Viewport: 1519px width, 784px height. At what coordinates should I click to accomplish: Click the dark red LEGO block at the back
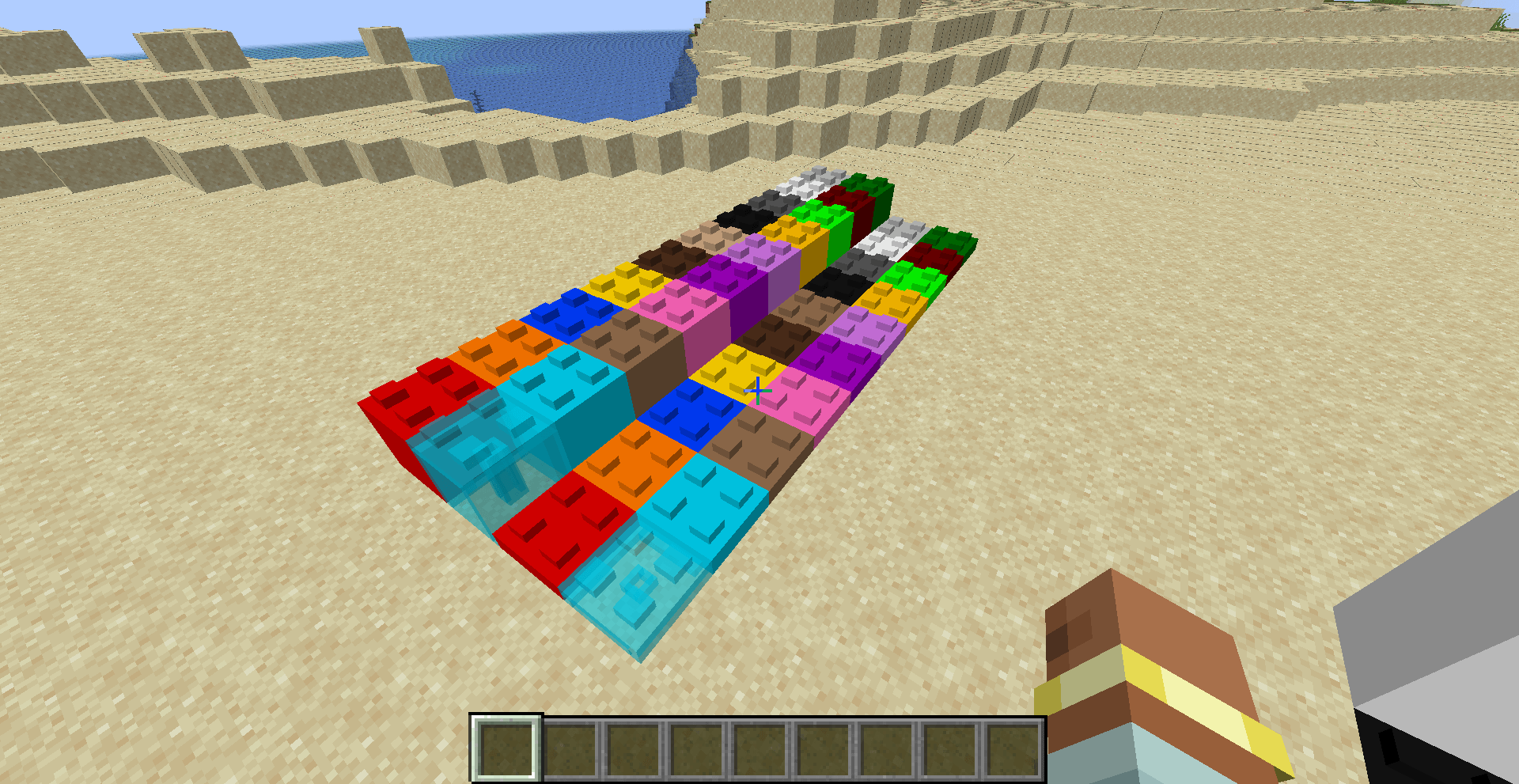pyautogui.click(x=850, y=195)
